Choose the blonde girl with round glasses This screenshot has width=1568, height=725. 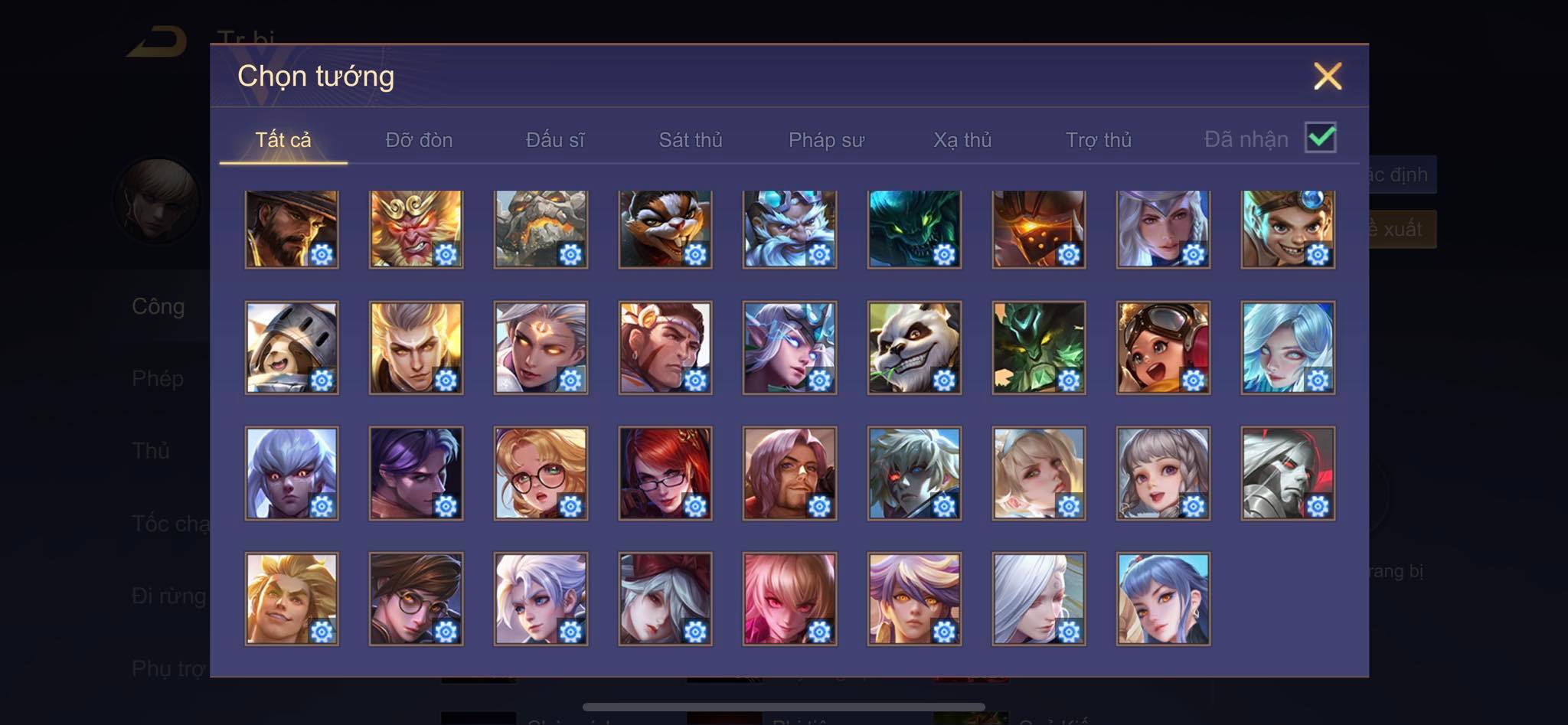point(541,473)
